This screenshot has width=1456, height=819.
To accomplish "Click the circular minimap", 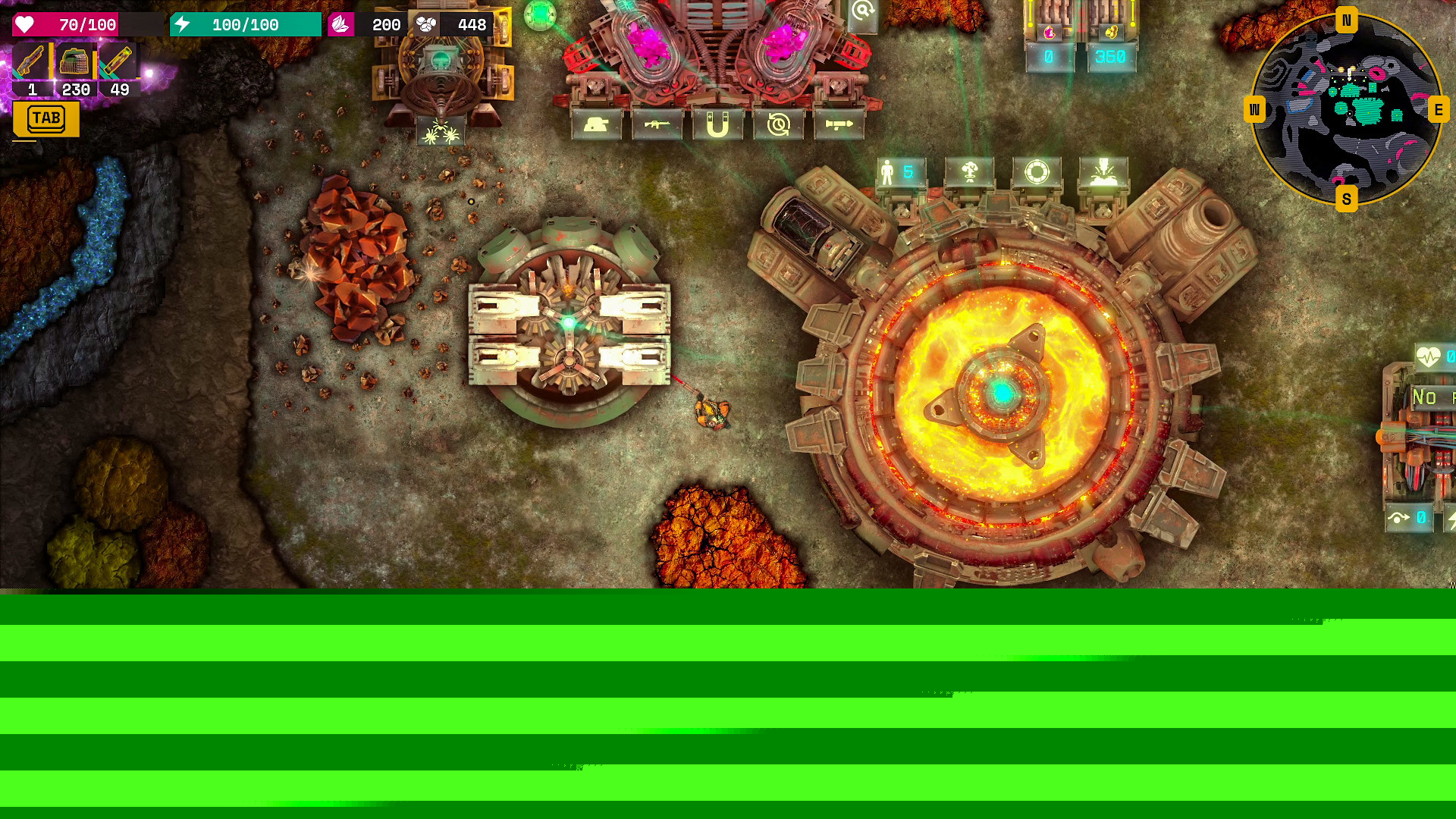I will [x=1346, y=110].
